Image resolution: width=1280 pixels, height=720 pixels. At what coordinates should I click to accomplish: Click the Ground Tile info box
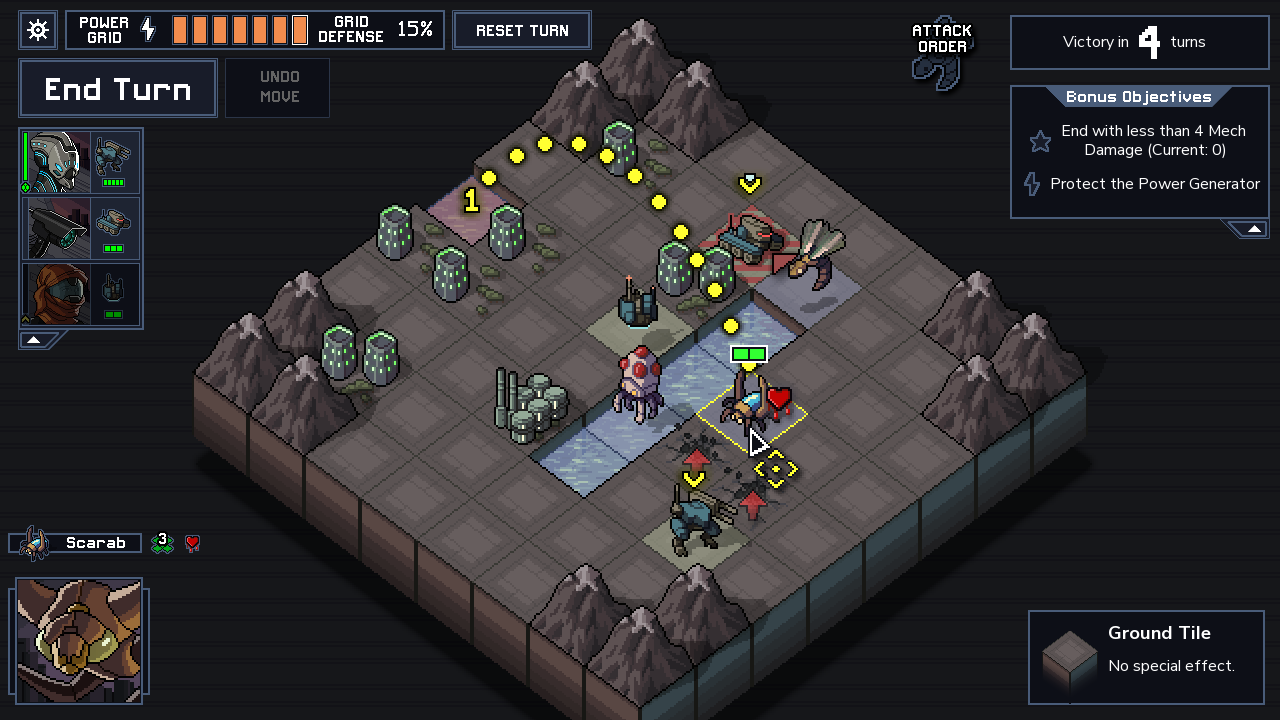click(x=1146, y=656)
